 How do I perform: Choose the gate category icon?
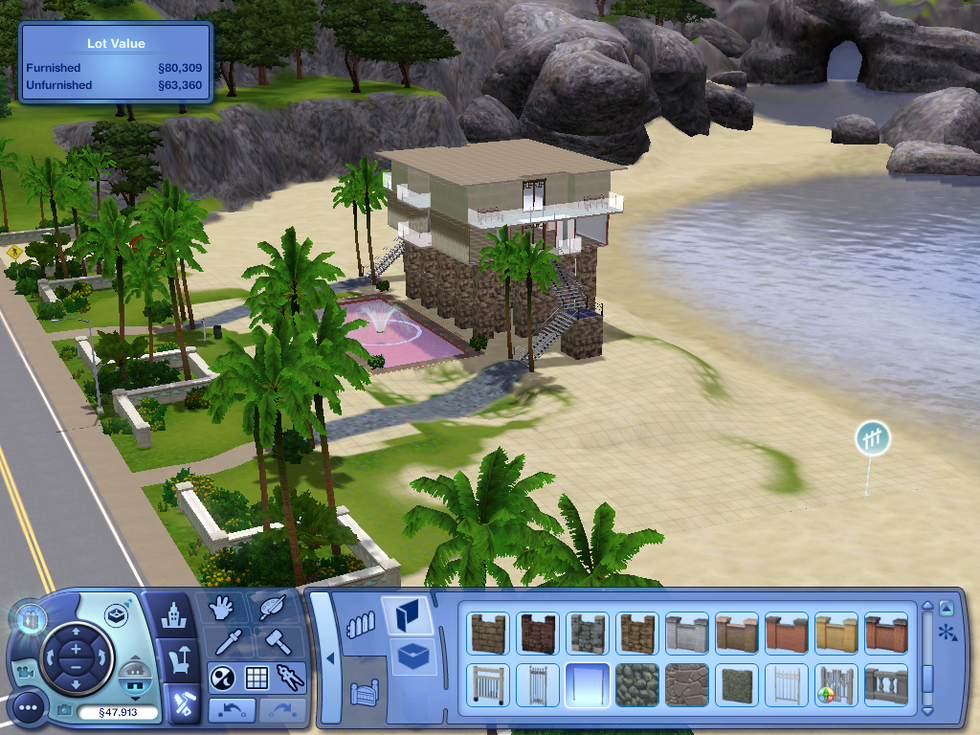(361, 690)
